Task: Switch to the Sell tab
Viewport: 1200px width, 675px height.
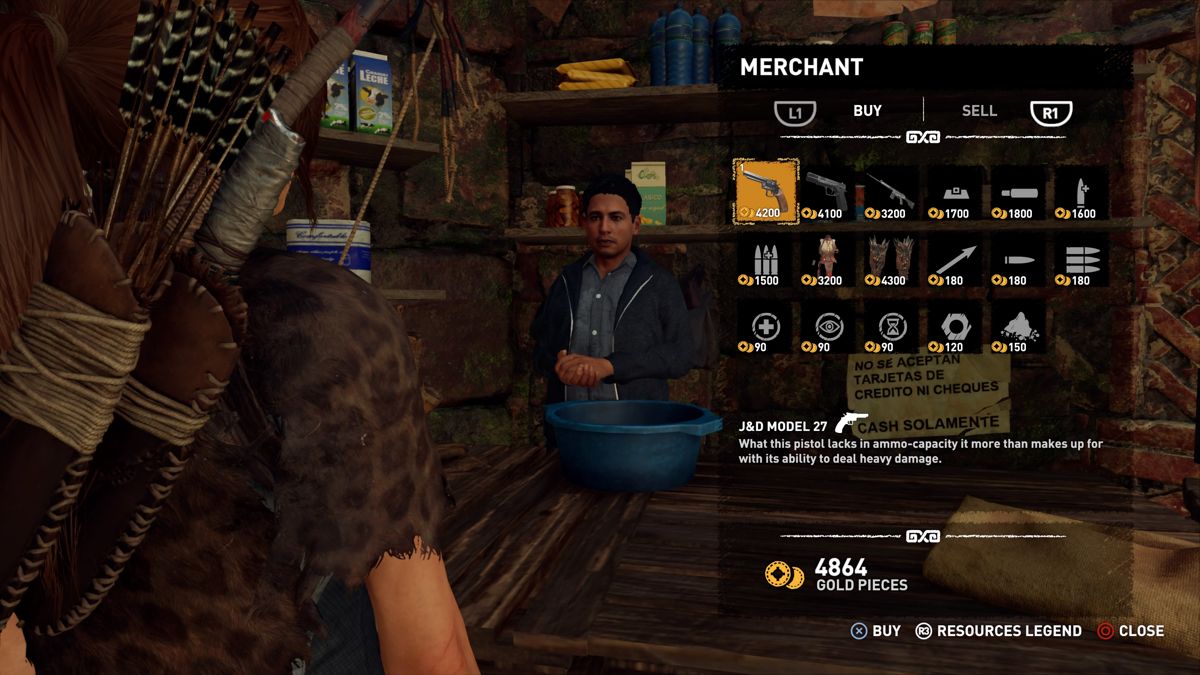Action: [979, 111]
